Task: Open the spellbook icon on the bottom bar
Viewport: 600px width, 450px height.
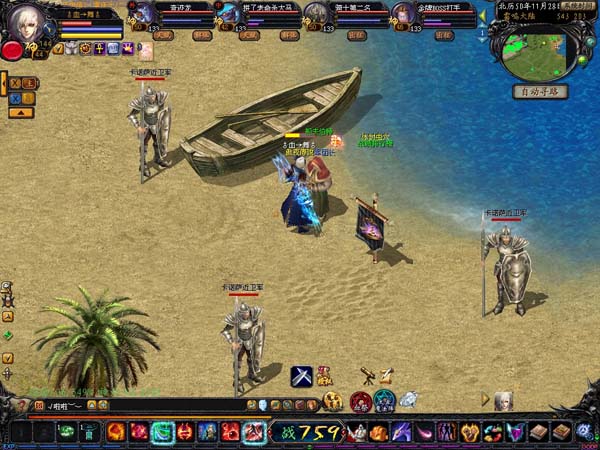Action: click(538, 431)
